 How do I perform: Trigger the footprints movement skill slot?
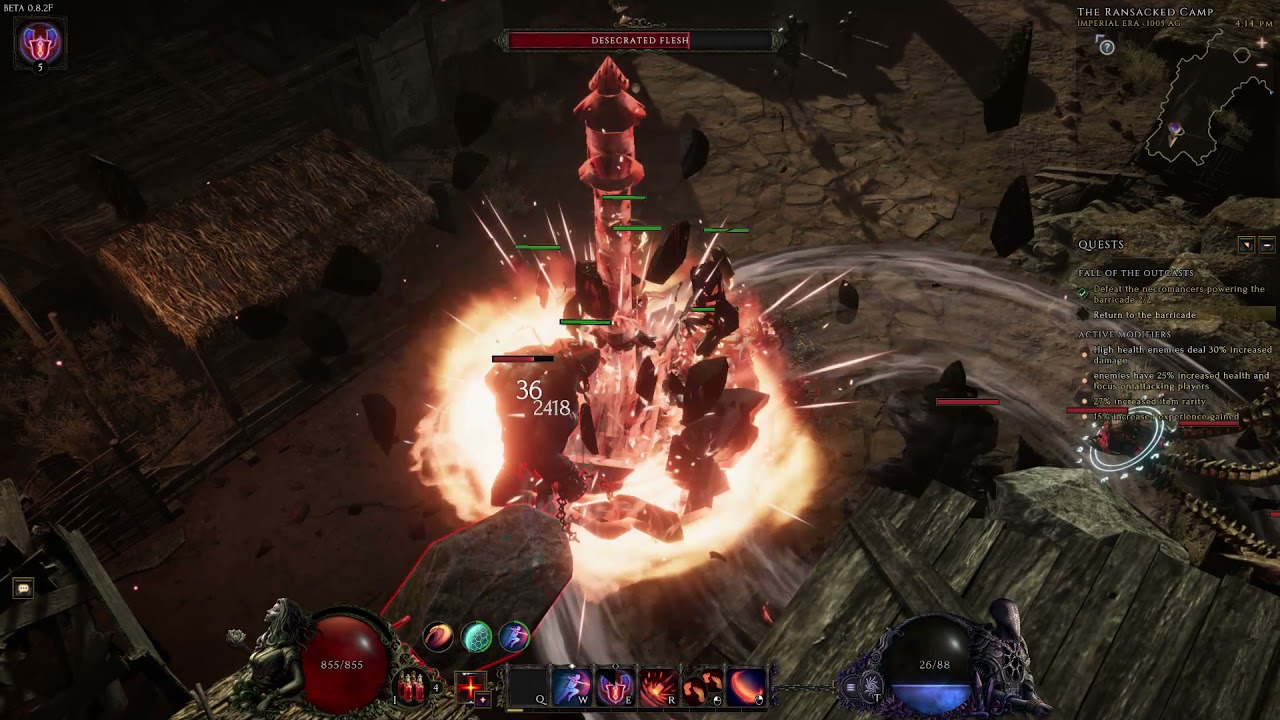pos(702,687)
